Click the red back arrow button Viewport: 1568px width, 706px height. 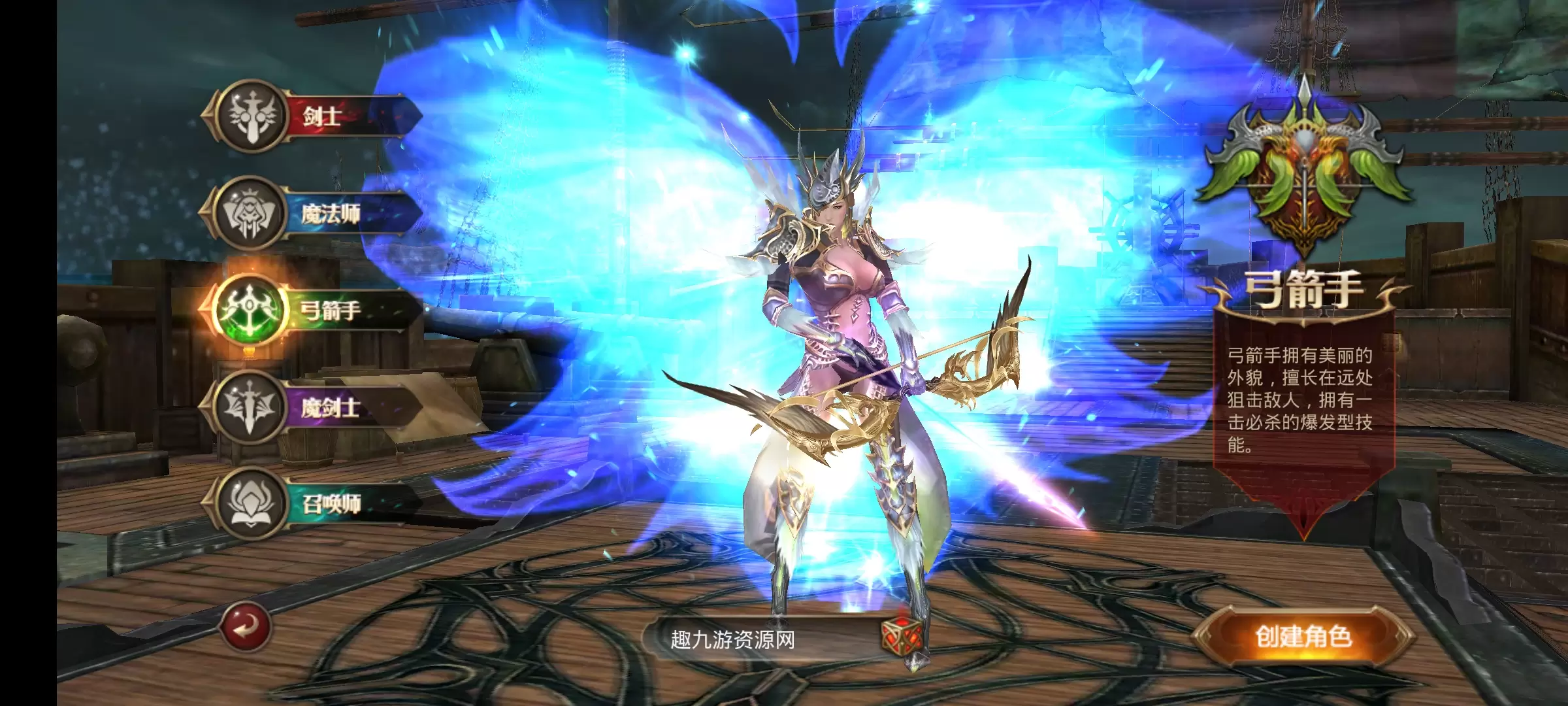coord(245,627)
